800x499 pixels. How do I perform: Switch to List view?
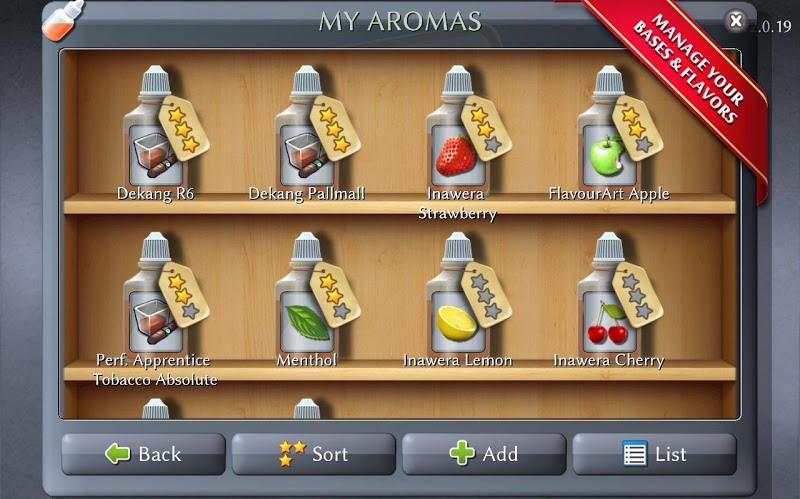[654, 454]
